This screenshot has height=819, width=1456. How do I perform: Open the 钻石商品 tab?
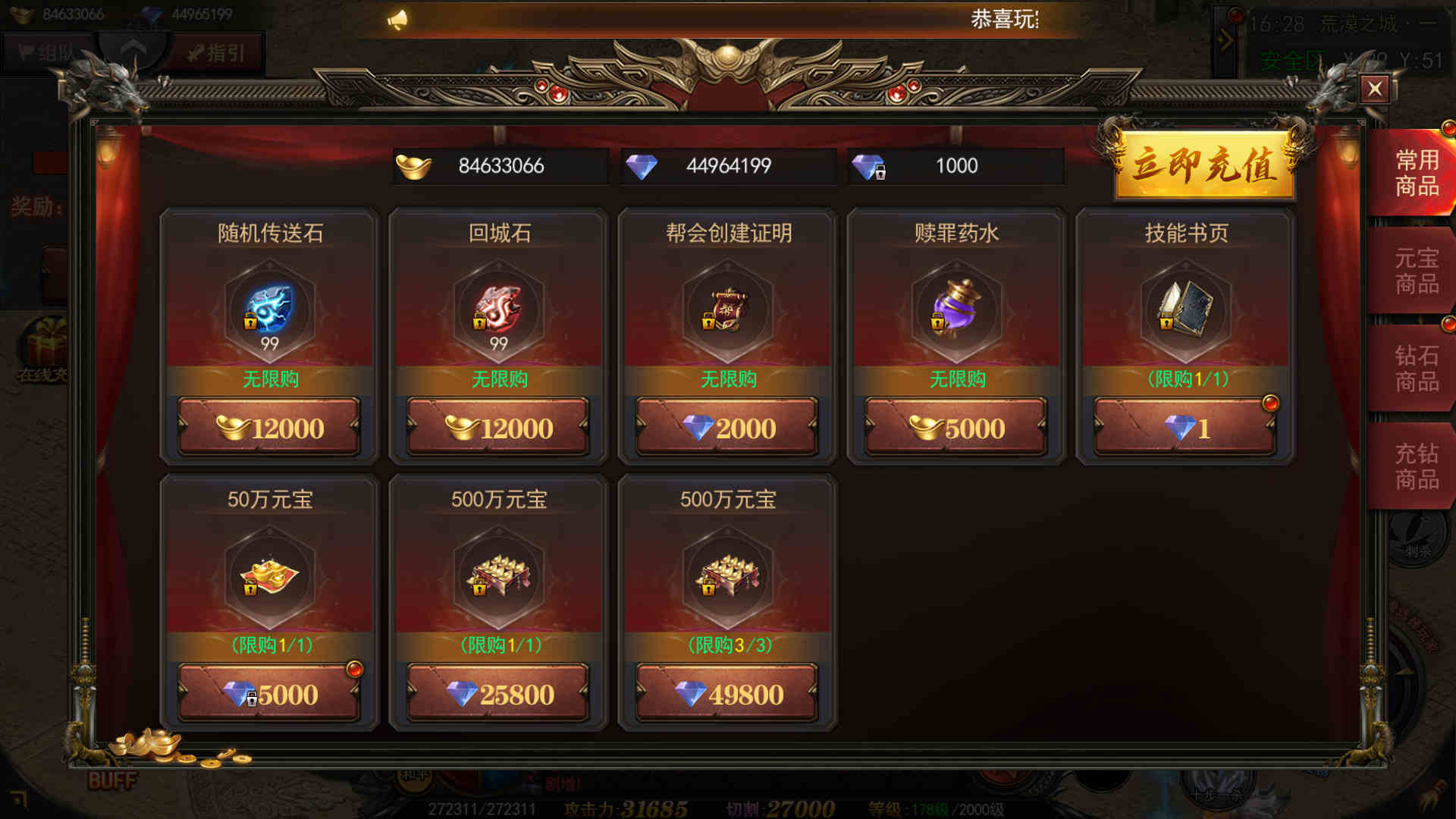point(1416,369)
